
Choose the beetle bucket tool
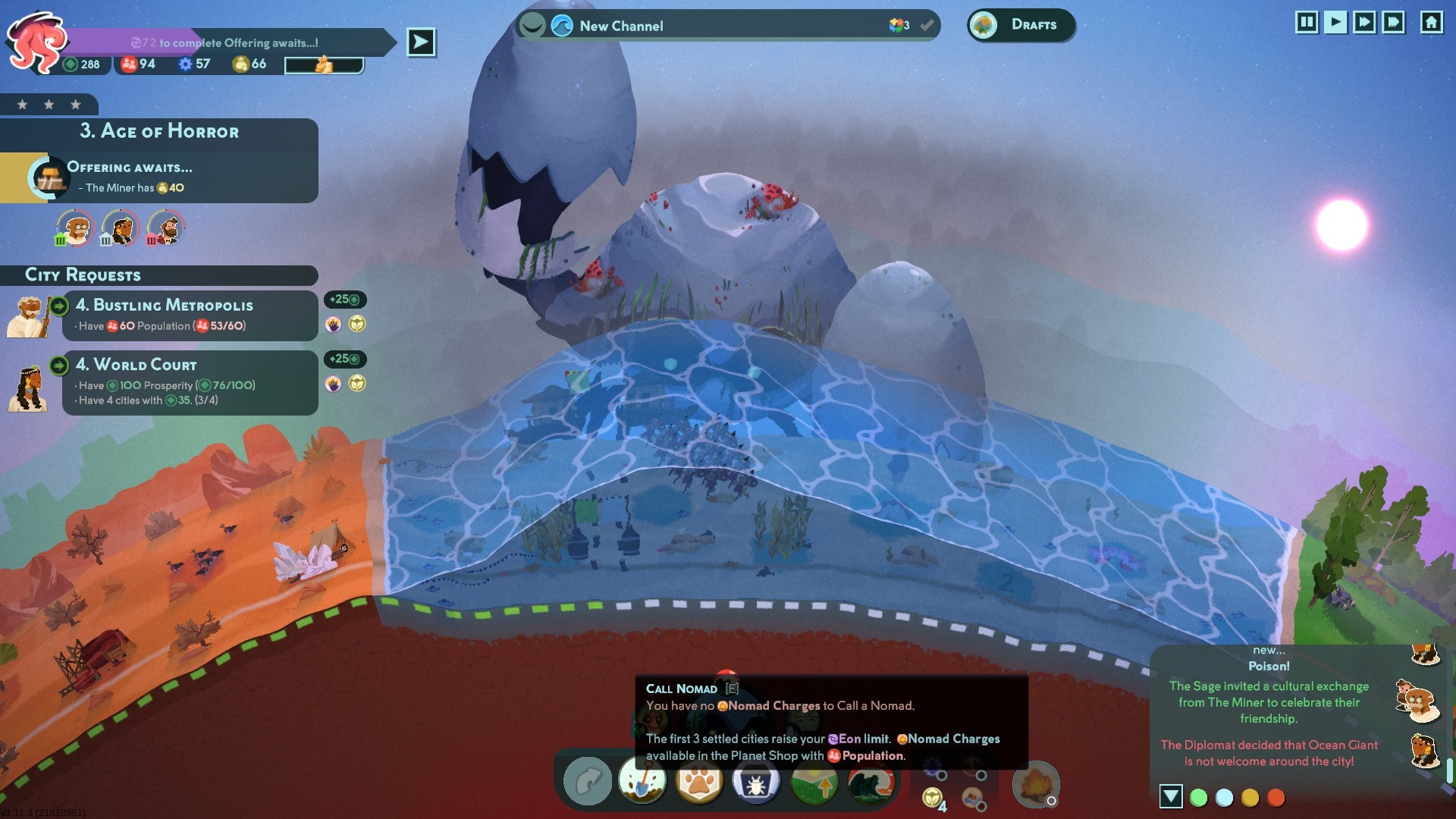pyautogui.click(x=756, y=783)
